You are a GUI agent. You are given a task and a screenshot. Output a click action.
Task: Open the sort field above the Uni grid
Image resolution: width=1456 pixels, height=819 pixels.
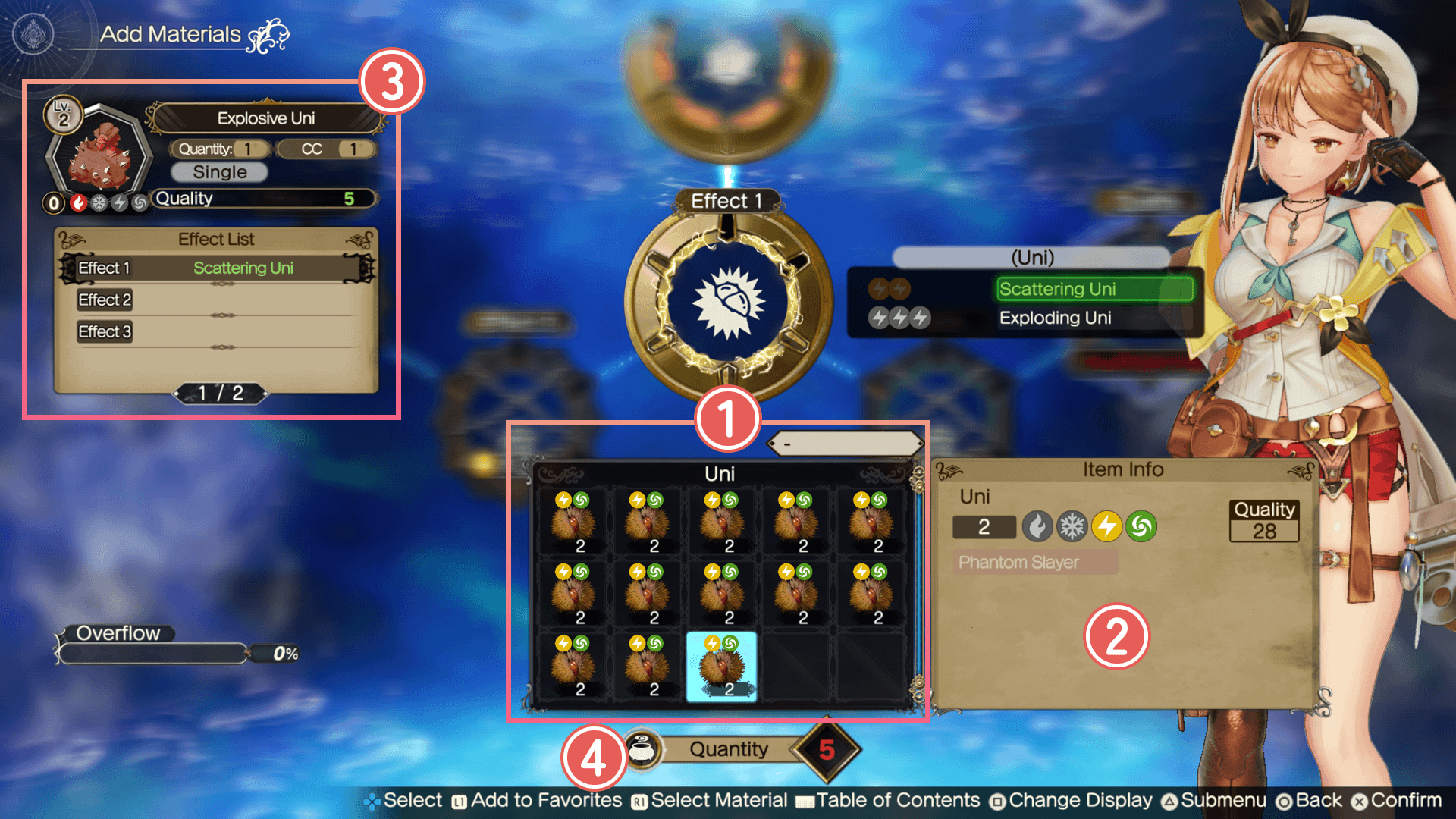(846, 444)
